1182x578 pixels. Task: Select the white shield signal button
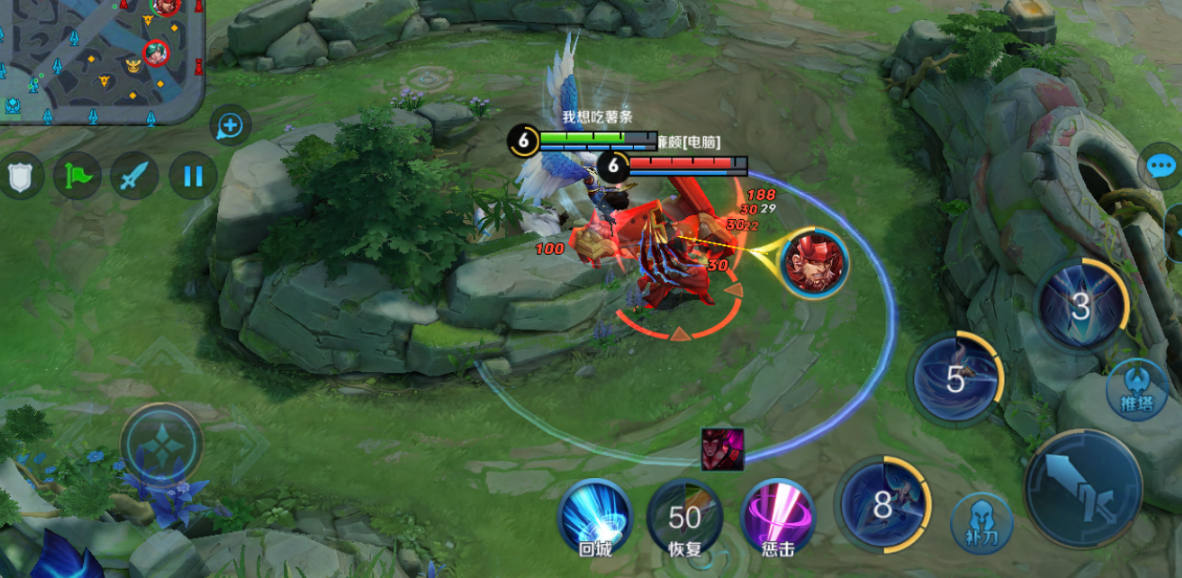(x=21, y=177)
